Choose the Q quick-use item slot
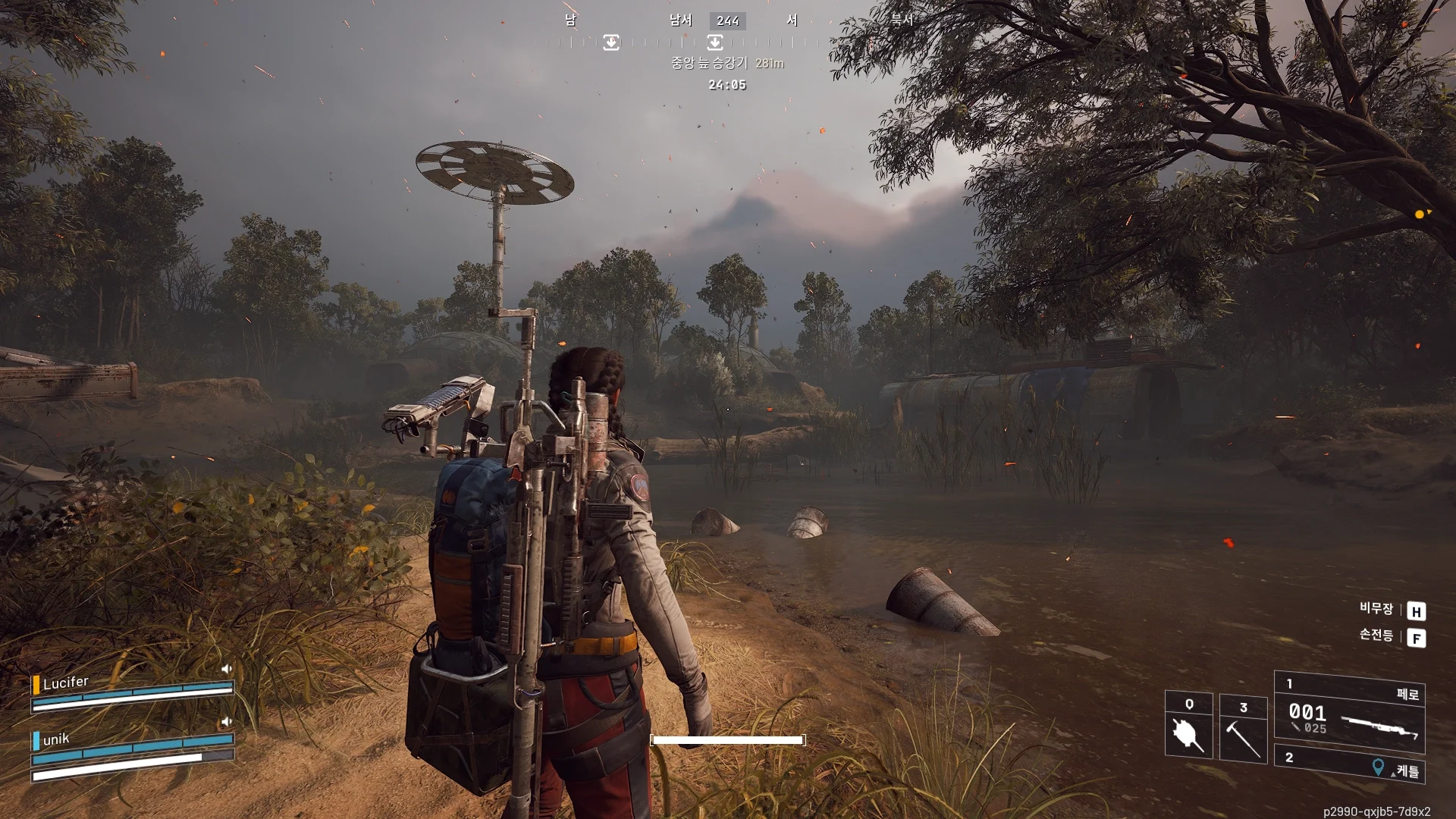The image size is (1456, 819). [x=1188, y=726]
